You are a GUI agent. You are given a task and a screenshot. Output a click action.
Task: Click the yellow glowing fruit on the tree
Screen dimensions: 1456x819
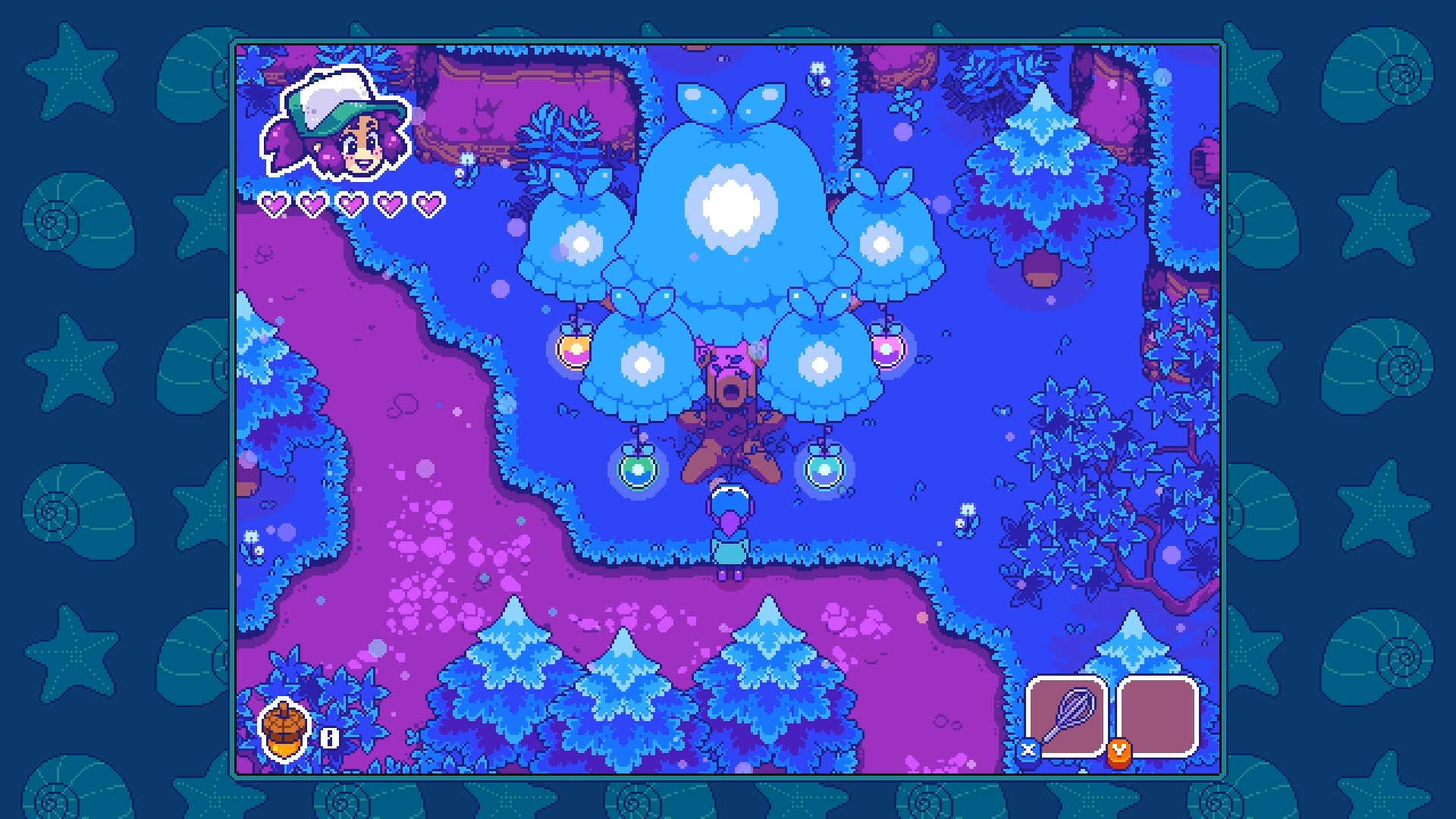(573, 349)
